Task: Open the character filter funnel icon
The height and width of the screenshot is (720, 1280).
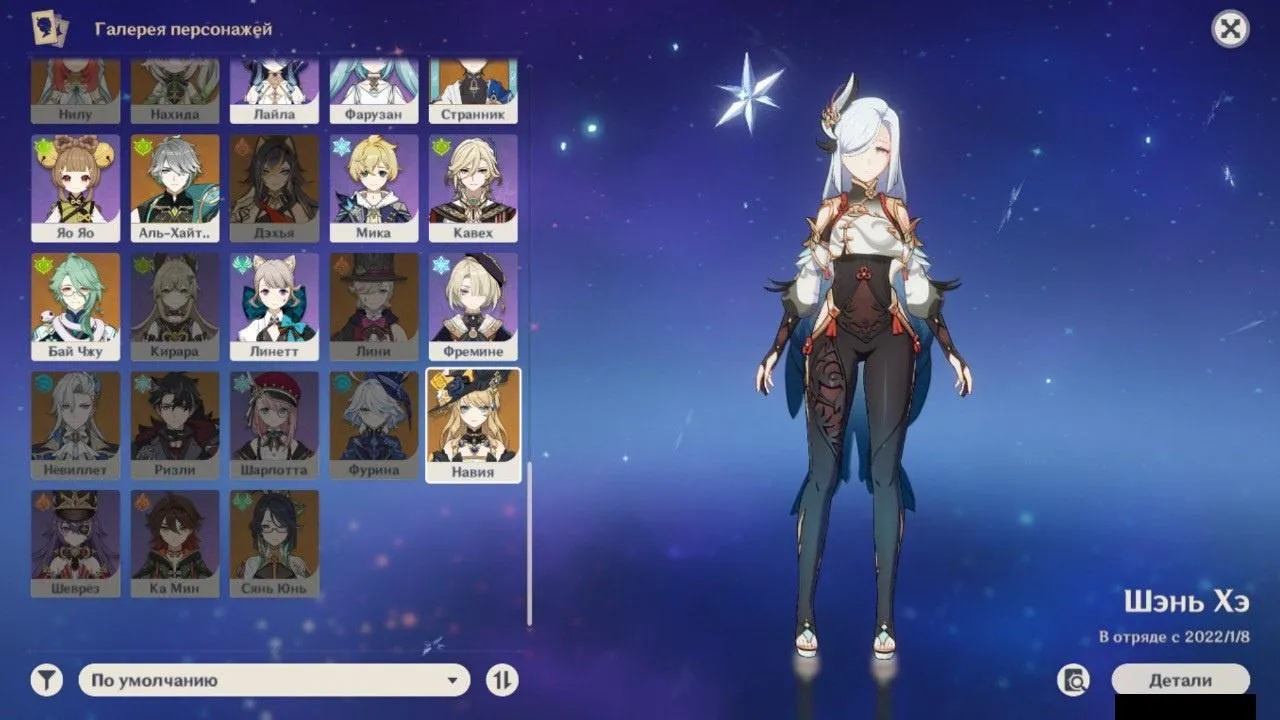Action: [x=44, y=680]
